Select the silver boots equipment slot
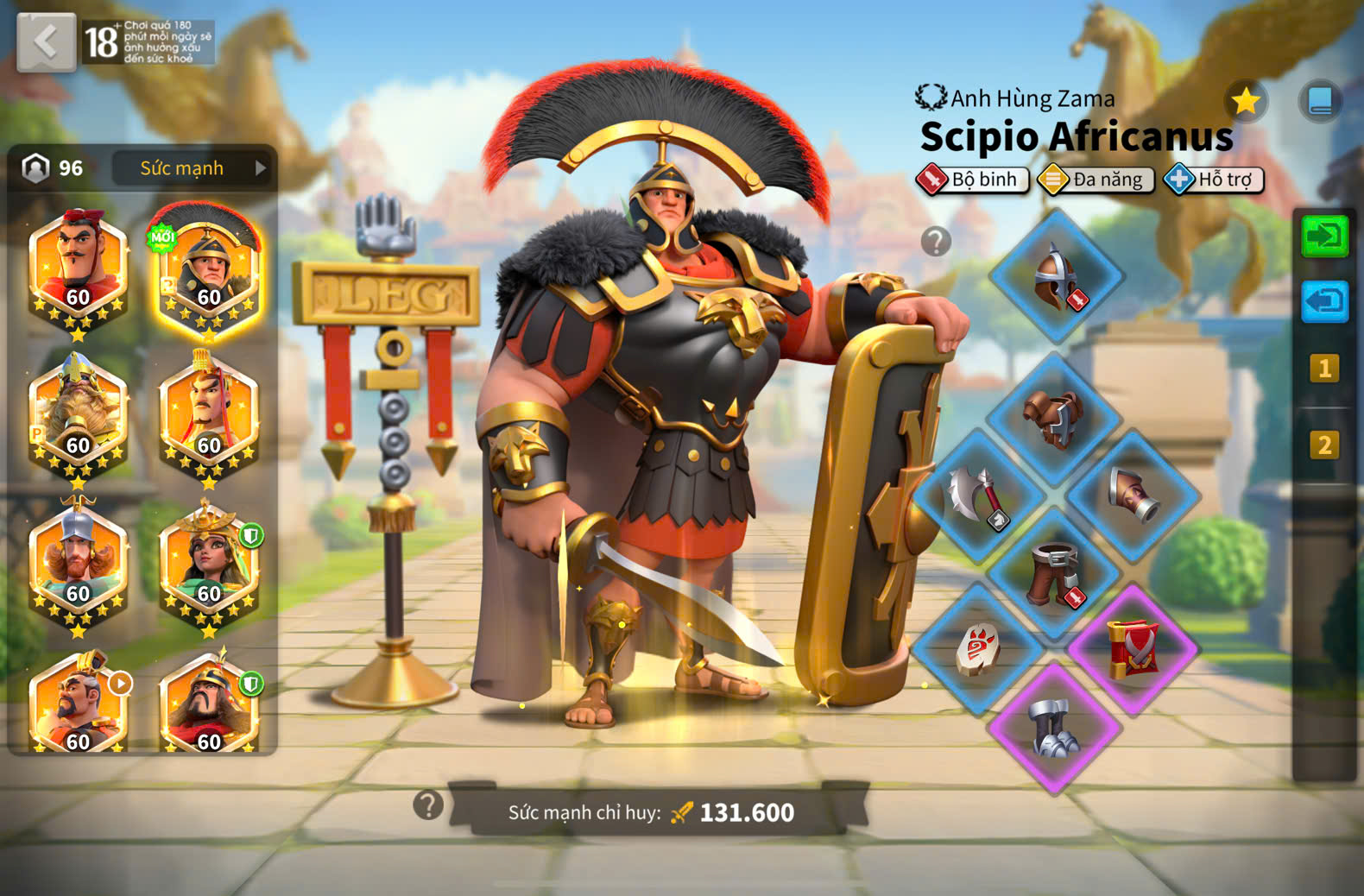Screen dimensions: 1364x896 (1055, 729)
